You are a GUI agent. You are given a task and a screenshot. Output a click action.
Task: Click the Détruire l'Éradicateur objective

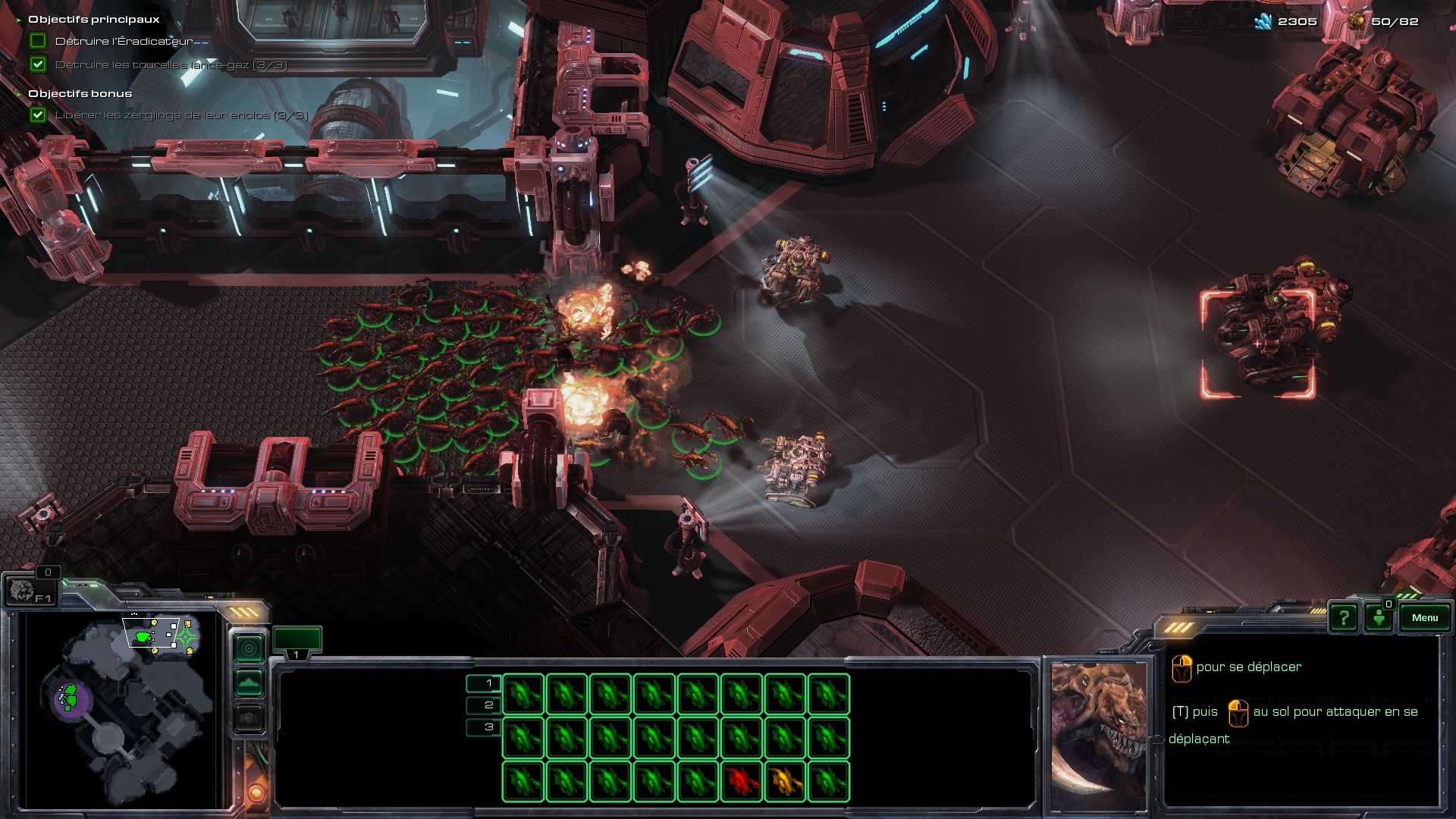pyautogui.click(x=124, y=42)
